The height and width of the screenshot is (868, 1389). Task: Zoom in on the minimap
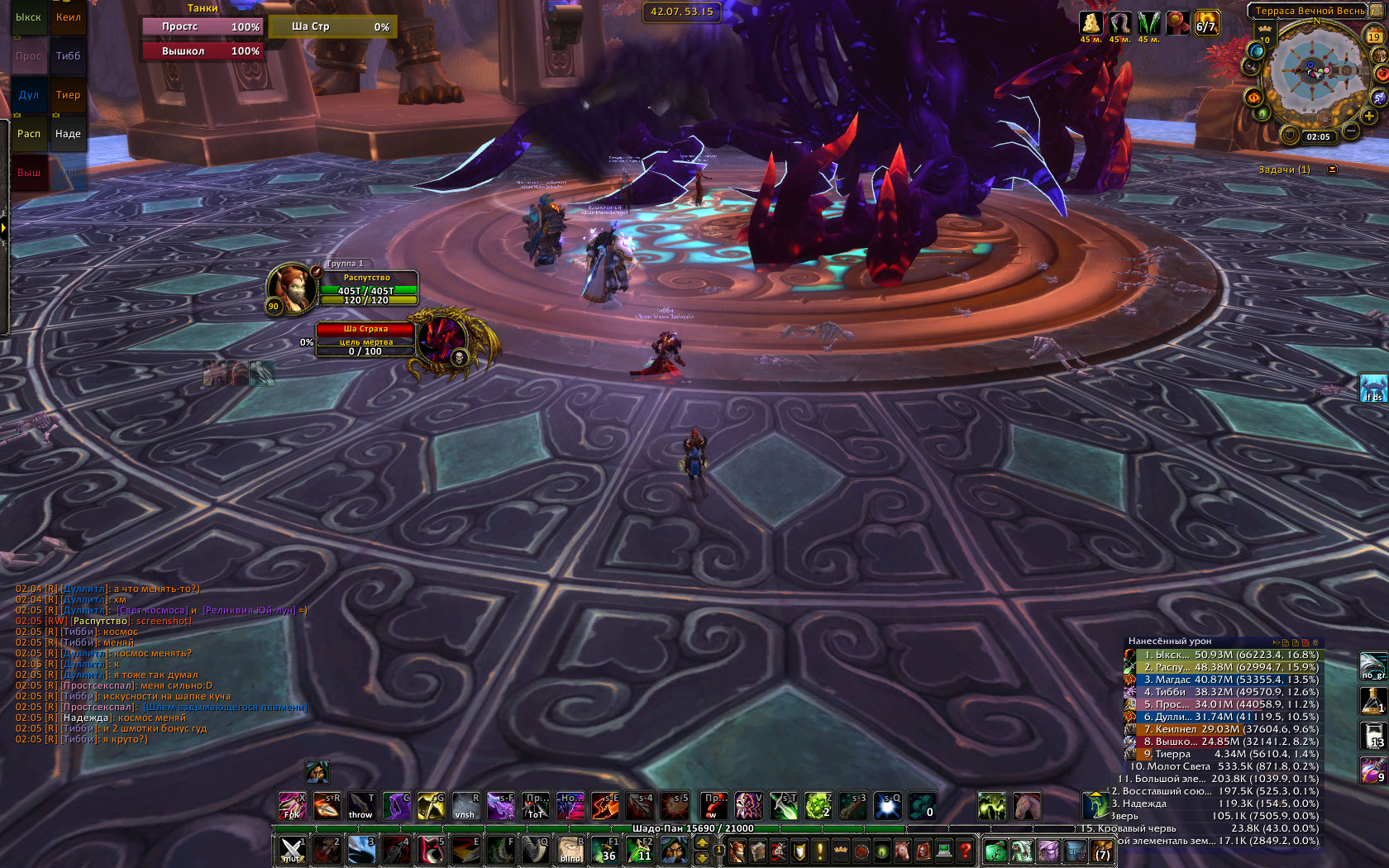pyautogui.click(x=1370, y=116)
